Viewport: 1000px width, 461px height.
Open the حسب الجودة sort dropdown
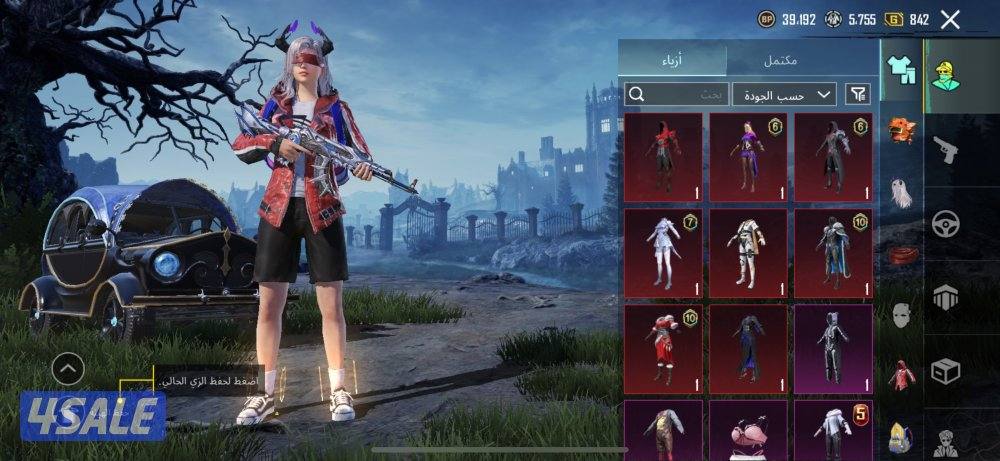[x=784, y=94]
